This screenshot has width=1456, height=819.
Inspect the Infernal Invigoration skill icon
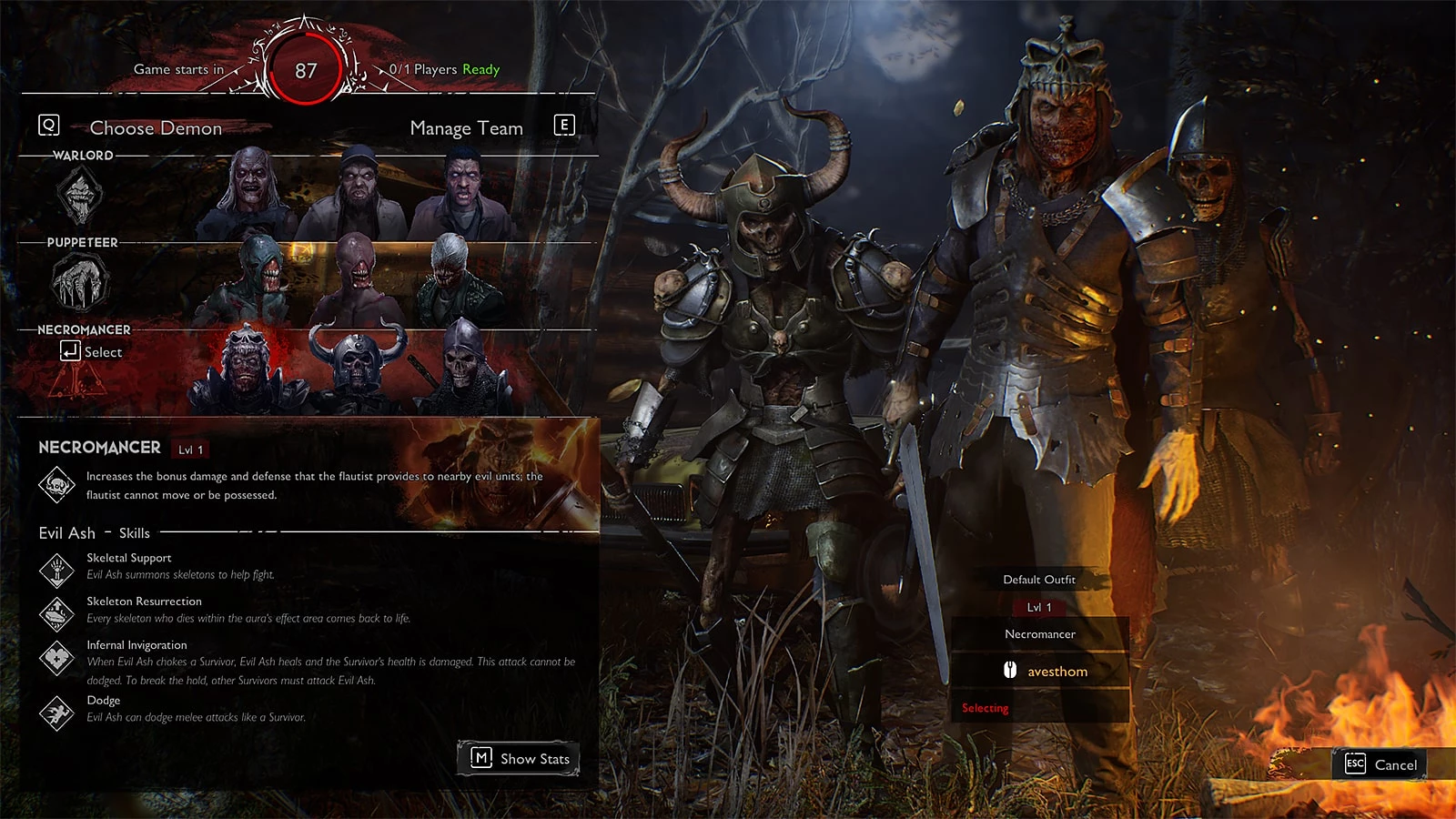pyautogui.click(x=56, y=658)
